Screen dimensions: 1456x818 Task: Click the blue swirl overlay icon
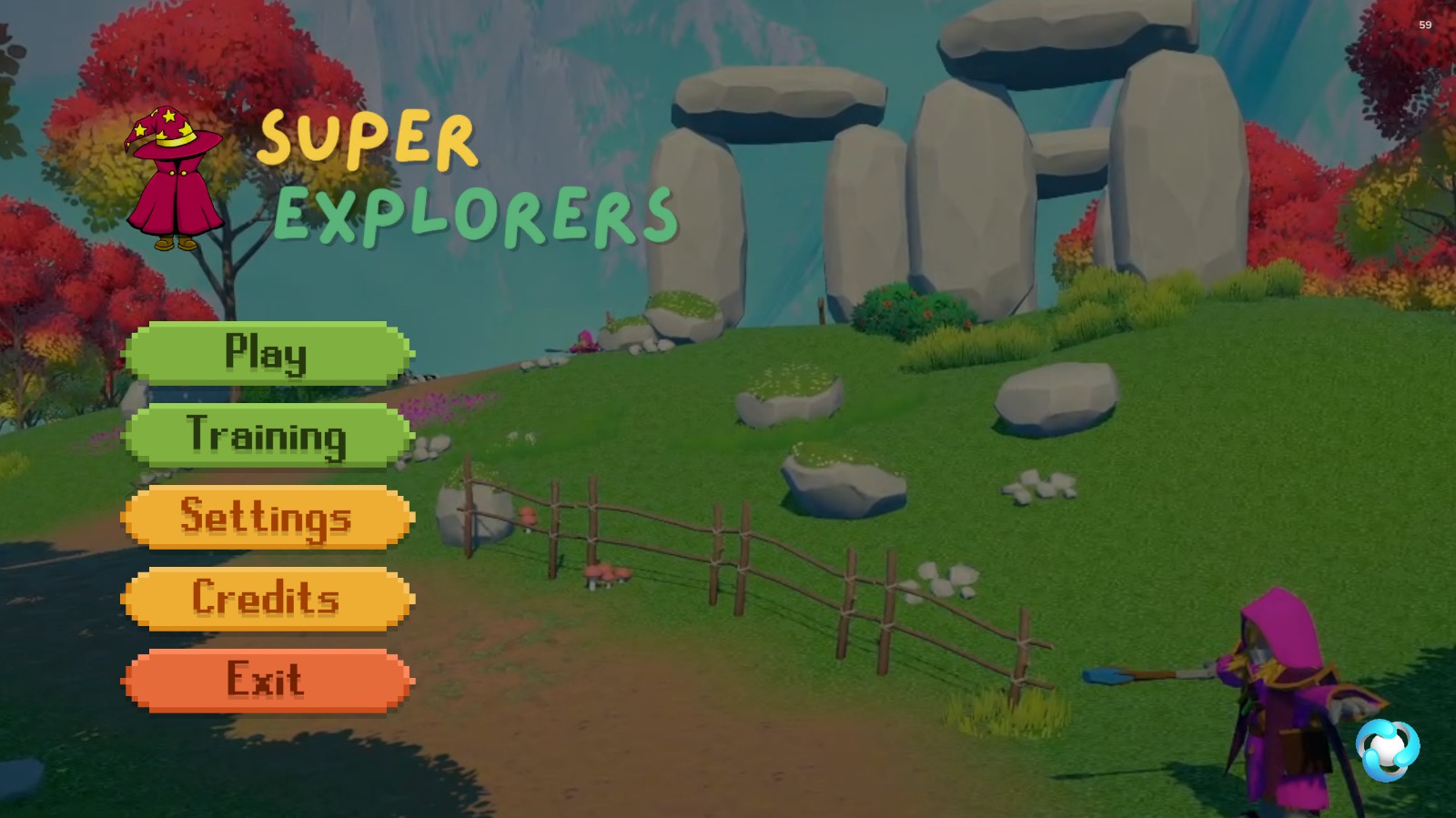(1387, 750)
